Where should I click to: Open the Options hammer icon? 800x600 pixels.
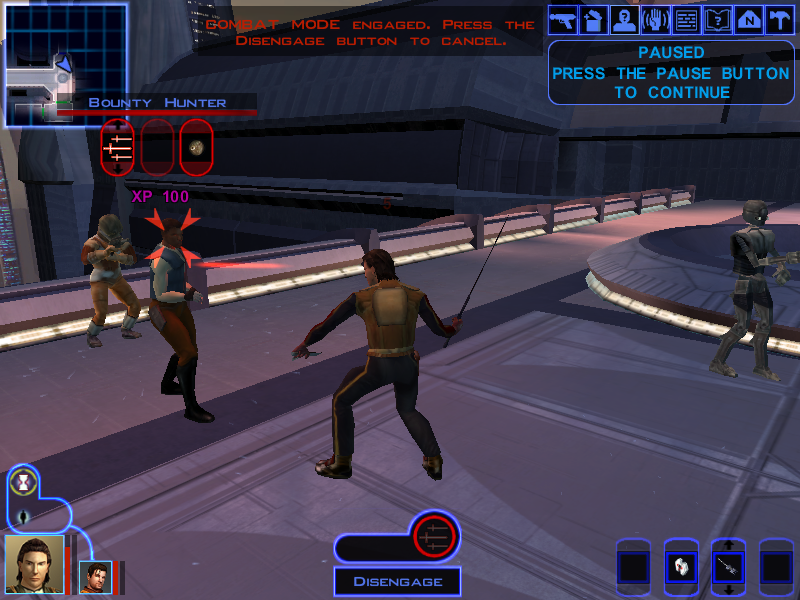coord(779,20)
